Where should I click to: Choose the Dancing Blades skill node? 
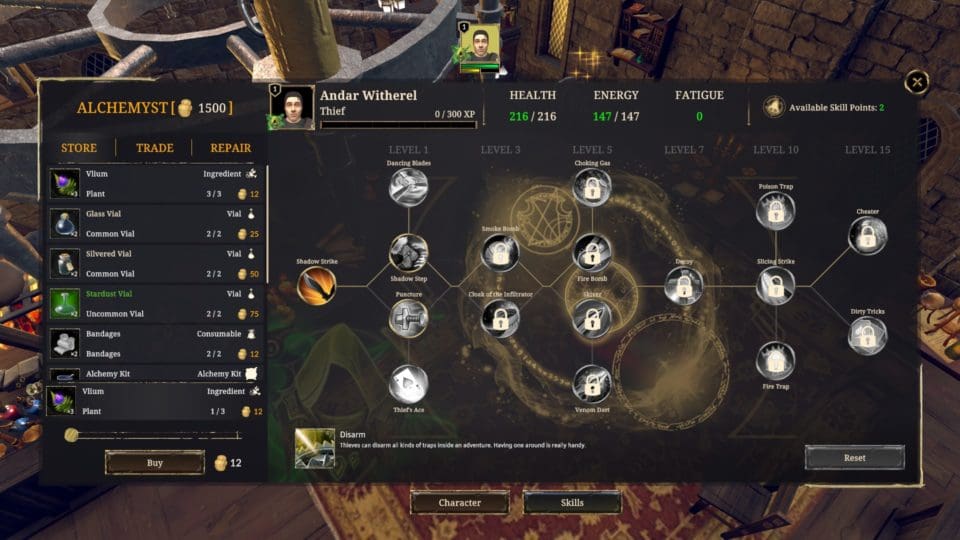(408, 187)
